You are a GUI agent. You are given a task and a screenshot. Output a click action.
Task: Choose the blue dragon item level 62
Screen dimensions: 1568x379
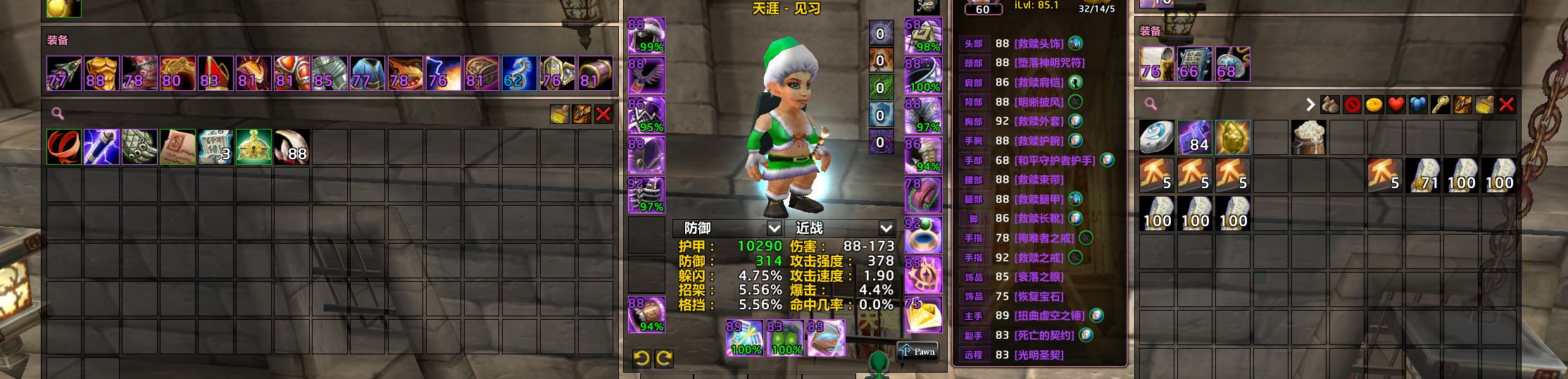[x=519, y=73]
